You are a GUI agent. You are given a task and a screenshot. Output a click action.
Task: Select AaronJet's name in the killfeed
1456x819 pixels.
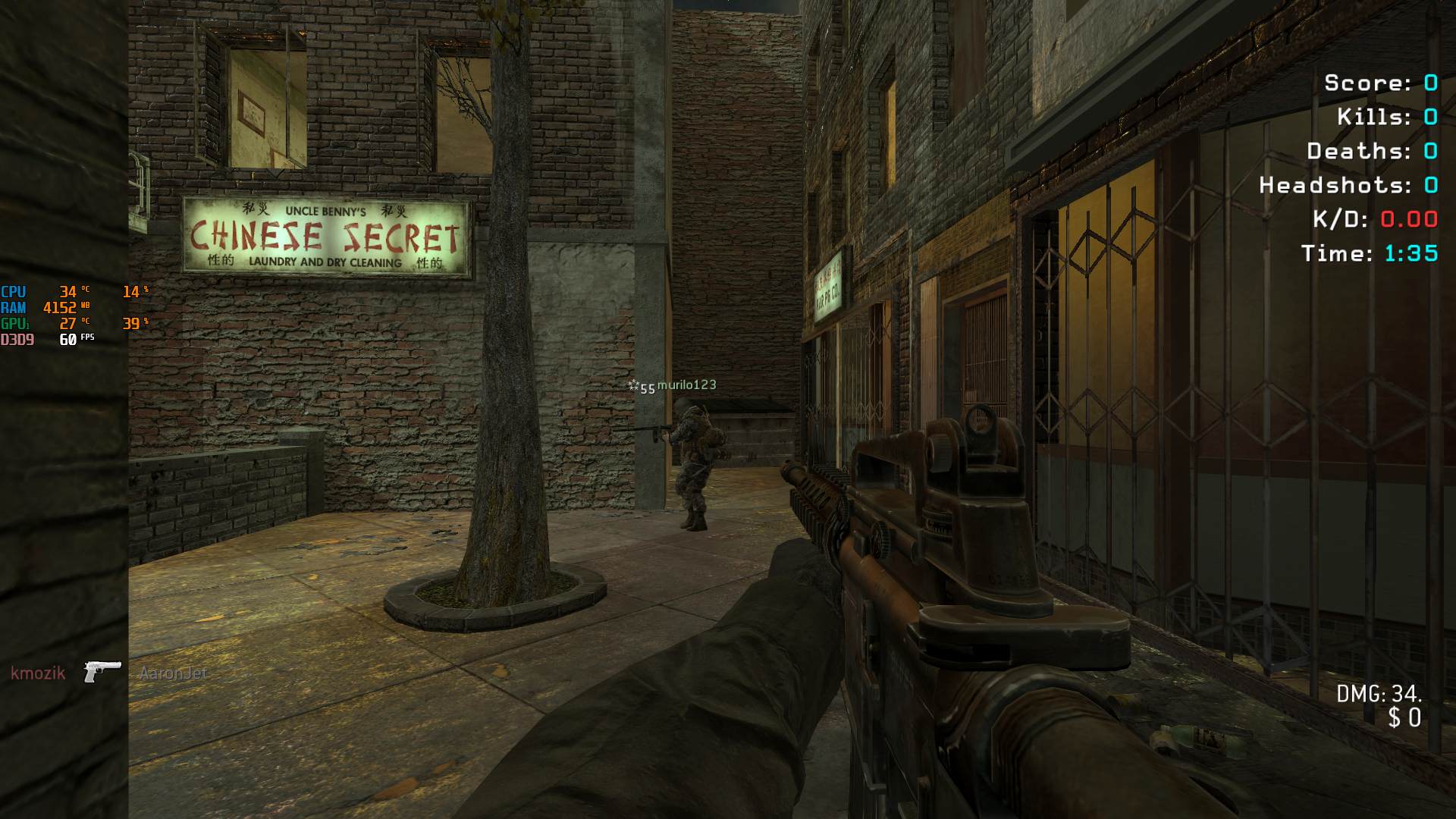pos(173,673)
